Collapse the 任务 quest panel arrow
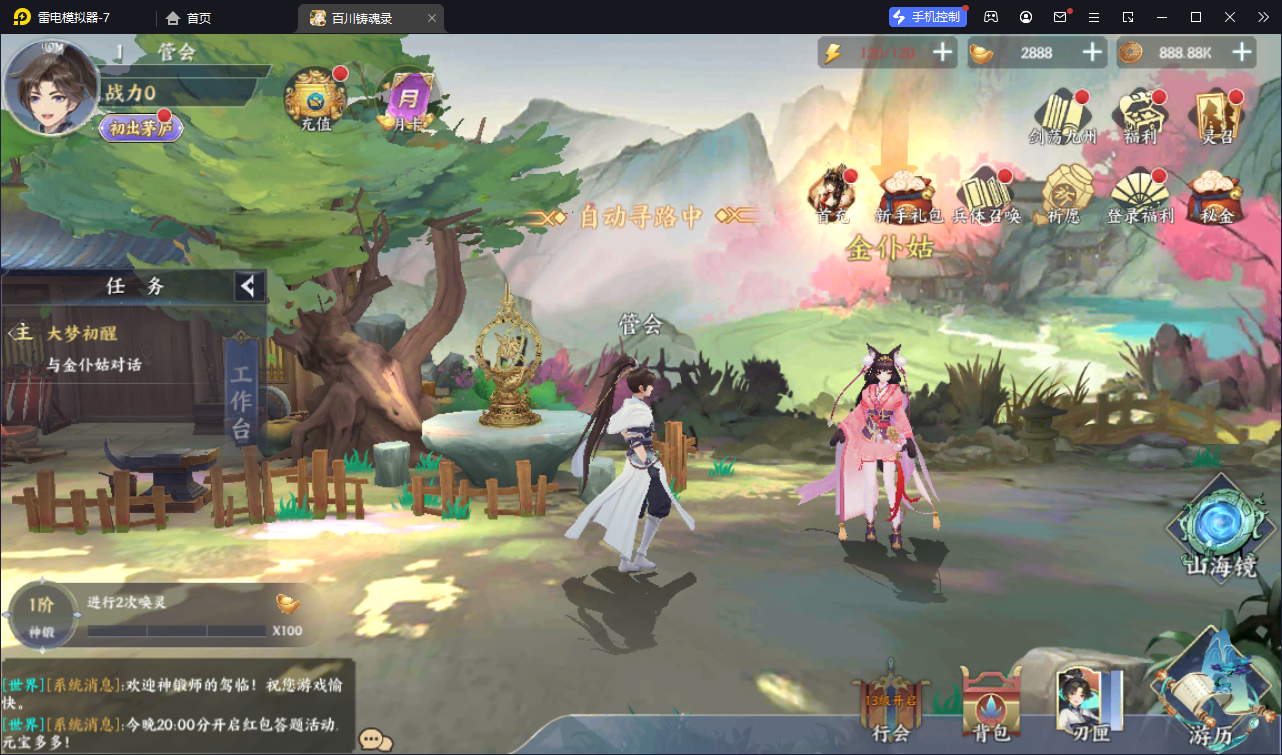Image resolution: width=1282 pixels, height=755 pixels. [x=248, y=287]
